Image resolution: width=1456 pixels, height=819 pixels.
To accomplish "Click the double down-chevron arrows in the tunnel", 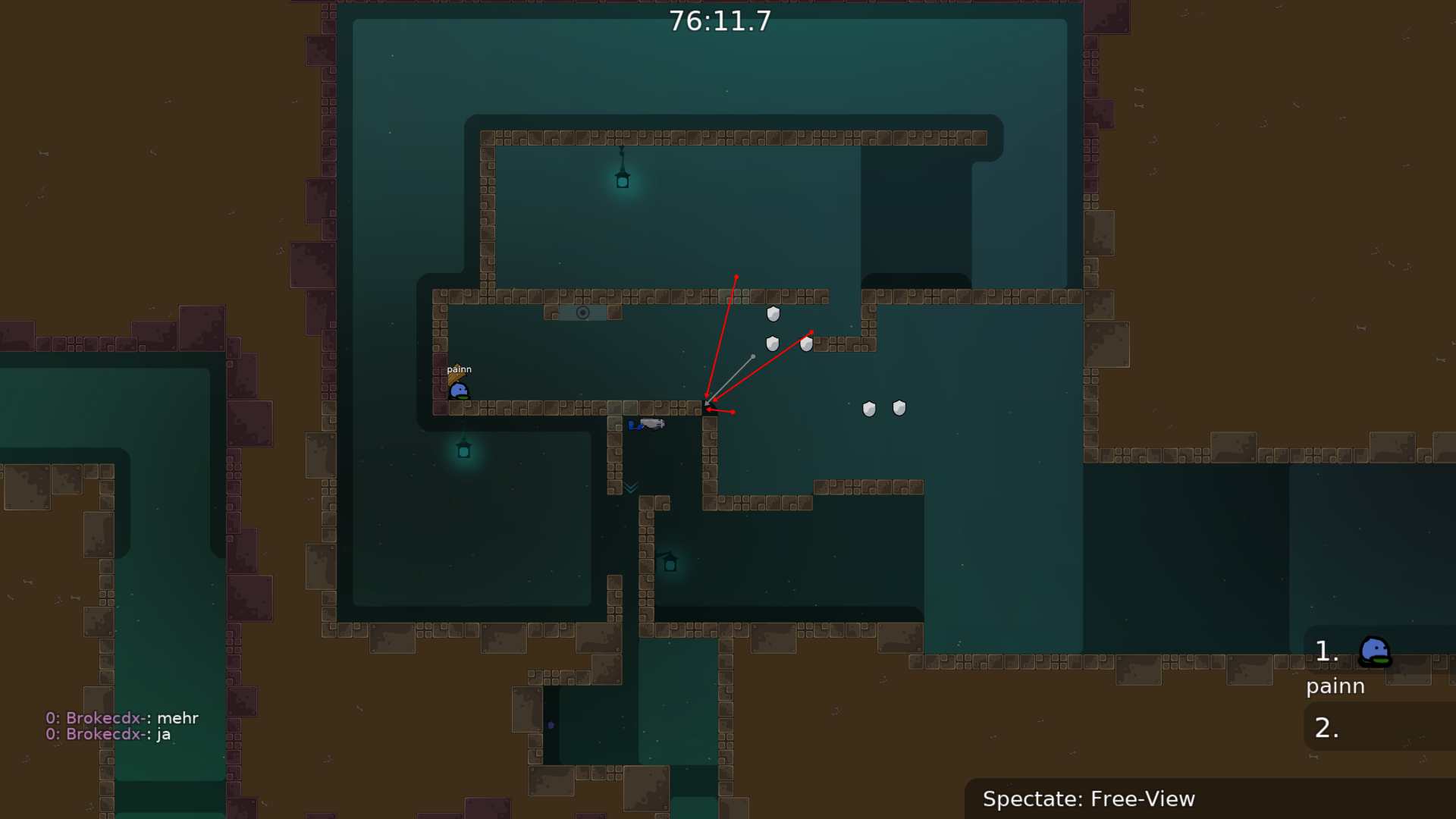I will coord(630,488).
